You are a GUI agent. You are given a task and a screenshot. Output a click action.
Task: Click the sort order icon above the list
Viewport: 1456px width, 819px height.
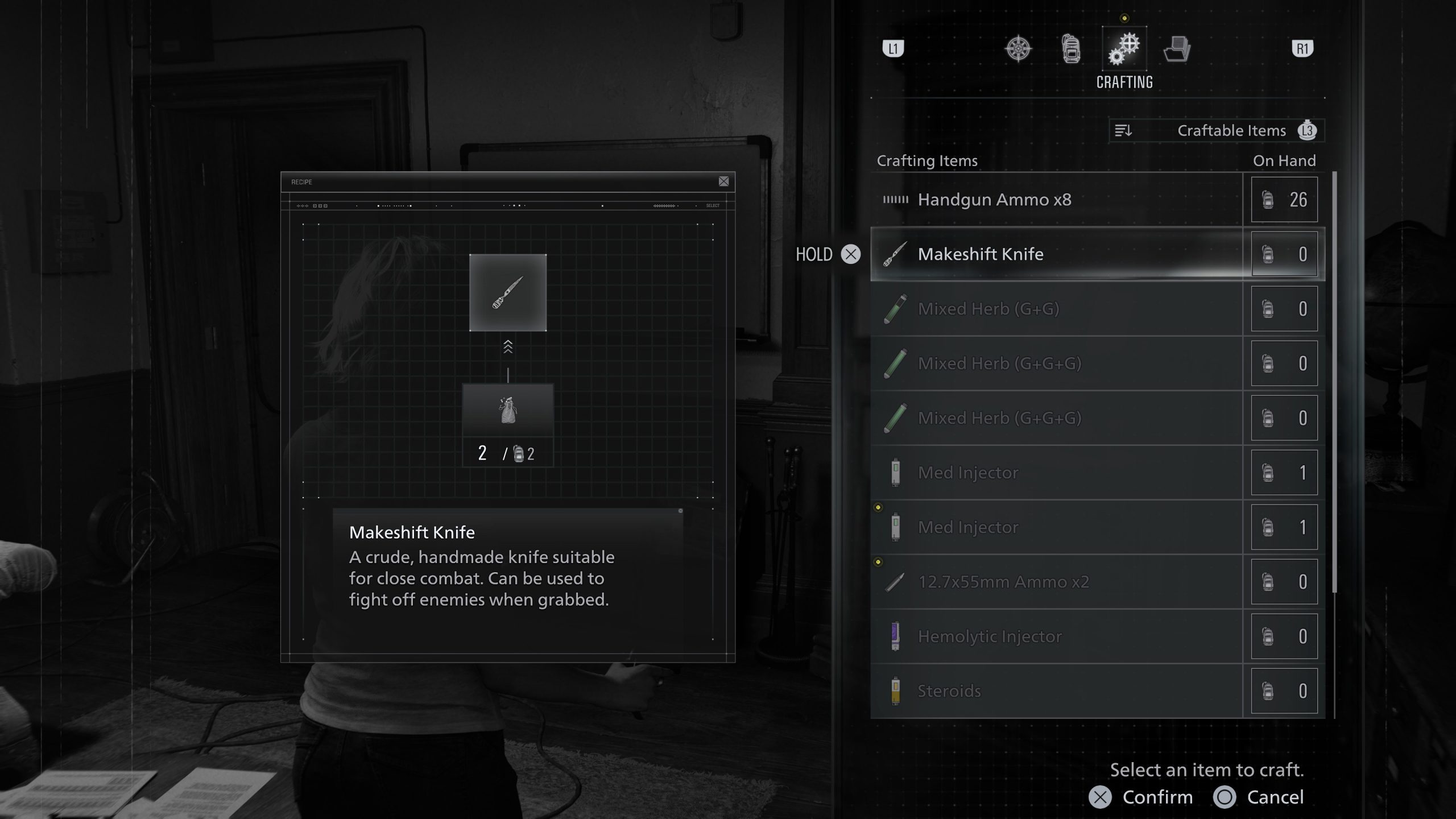tap(1123, 130)
